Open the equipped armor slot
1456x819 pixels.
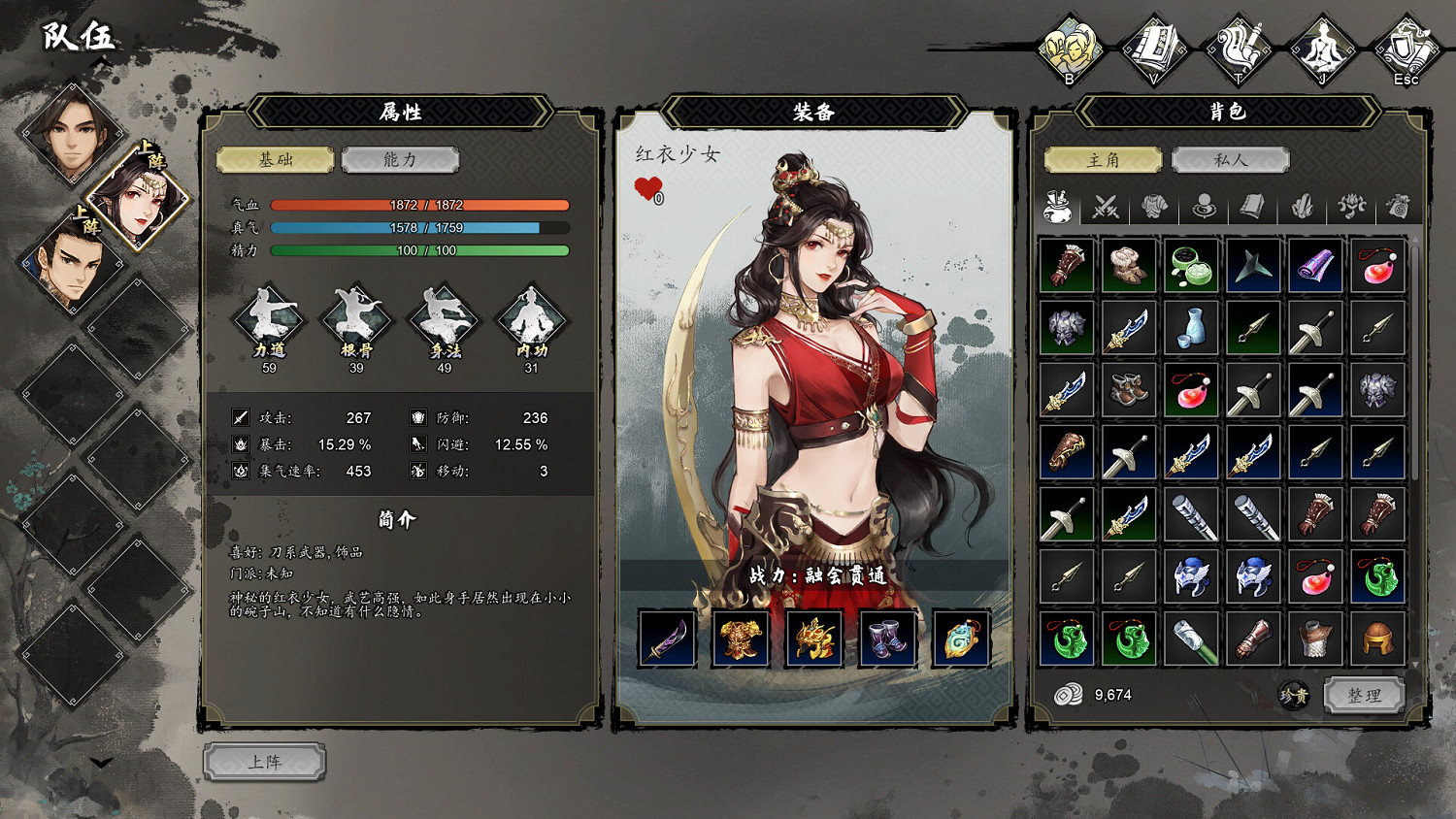coord(741,637)
